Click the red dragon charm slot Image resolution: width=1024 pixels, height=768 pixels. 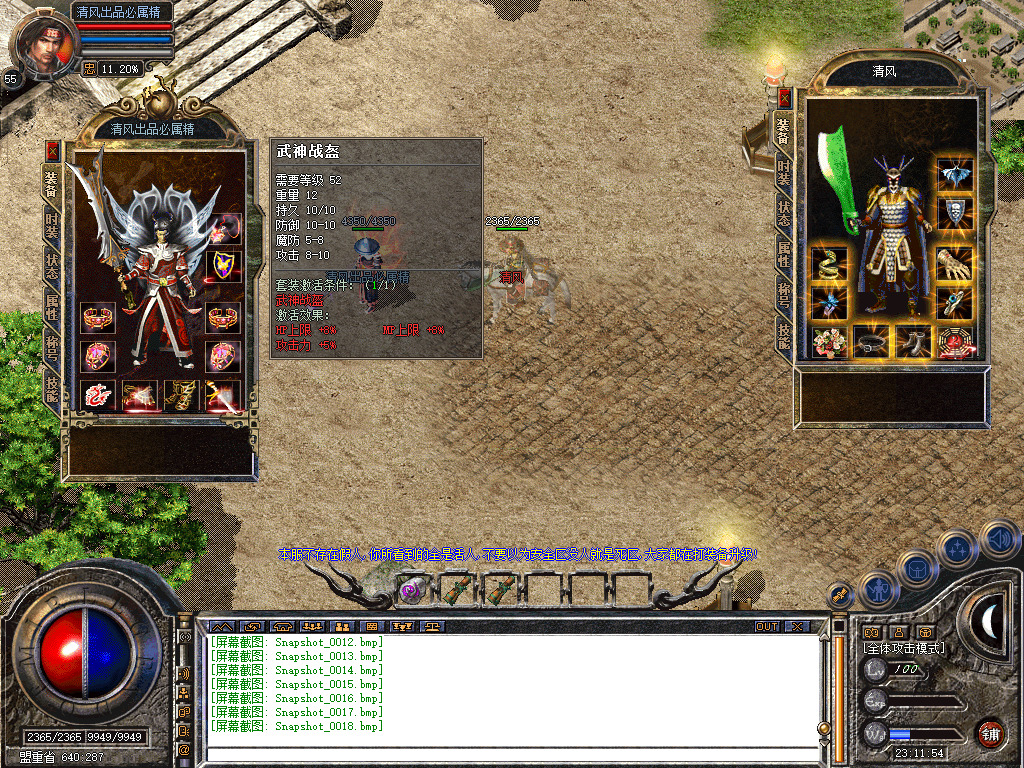click(x=98, y=396)
